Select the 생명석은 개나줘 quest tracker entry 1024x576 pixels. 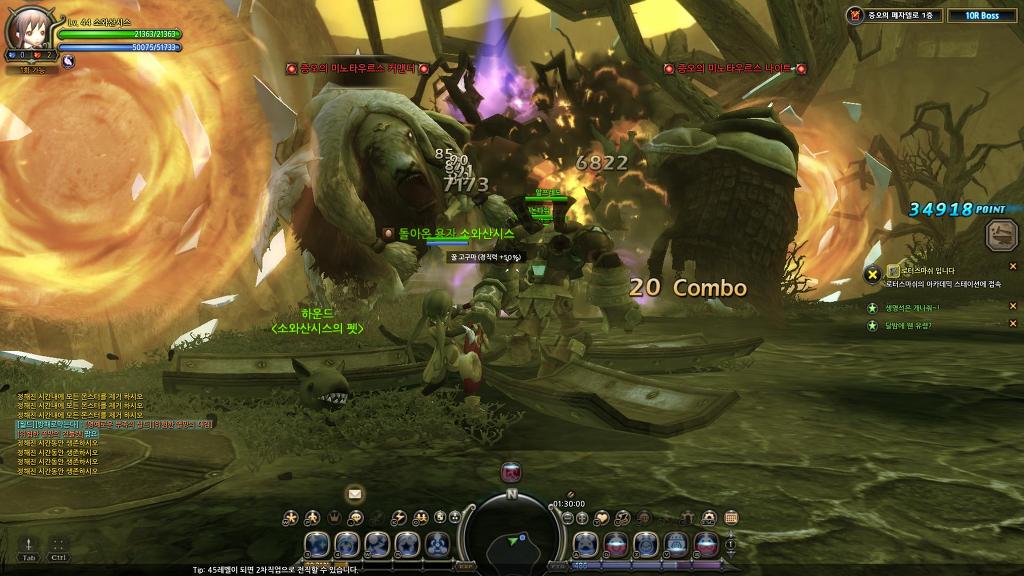910,307
